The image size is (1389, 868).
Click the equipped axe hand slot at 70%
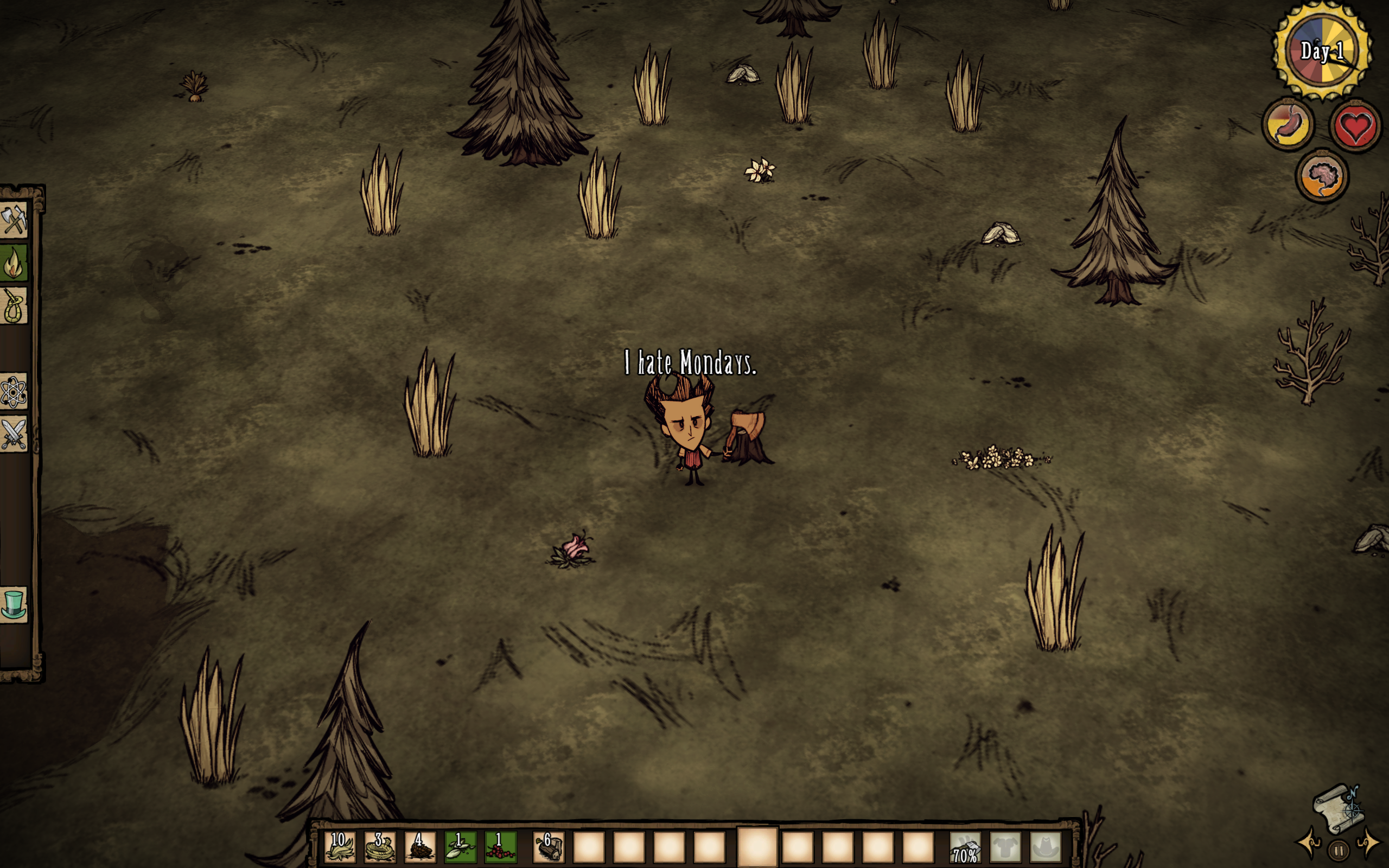point(965,848)
